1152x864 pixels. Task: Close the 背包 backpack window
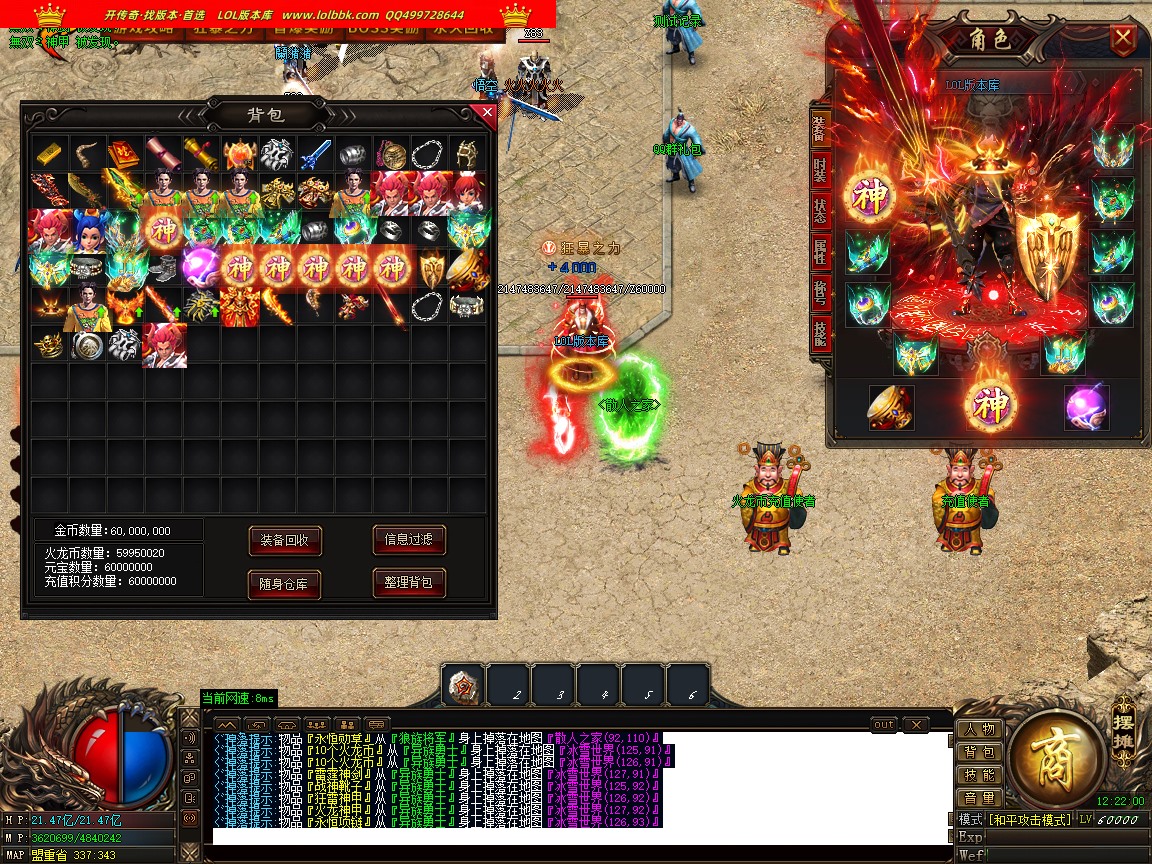point(487,113)
